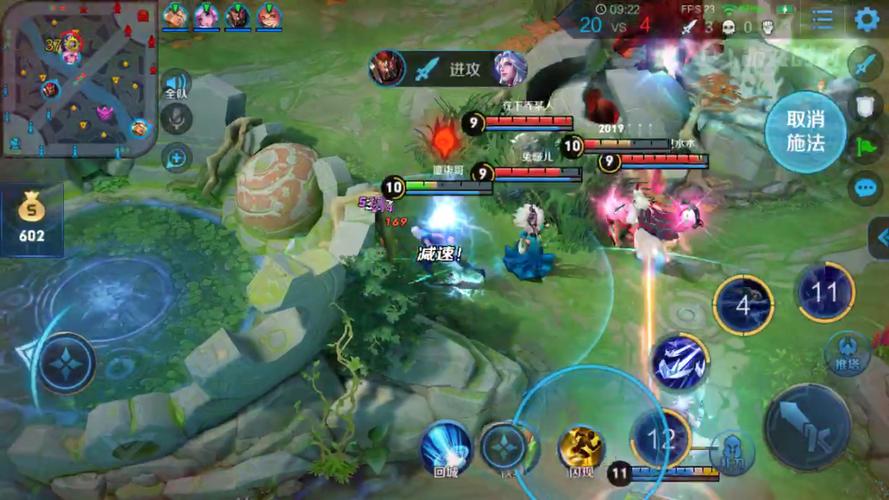Cast the ice shards skill
This screenshot has height=500, width=889.
[680, 362]
